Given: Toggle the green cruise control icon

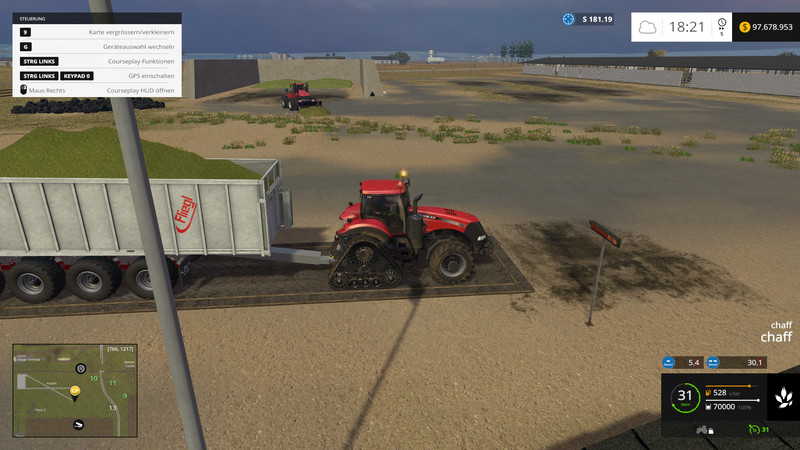Looking at the screenshot, I should point(754,430).
